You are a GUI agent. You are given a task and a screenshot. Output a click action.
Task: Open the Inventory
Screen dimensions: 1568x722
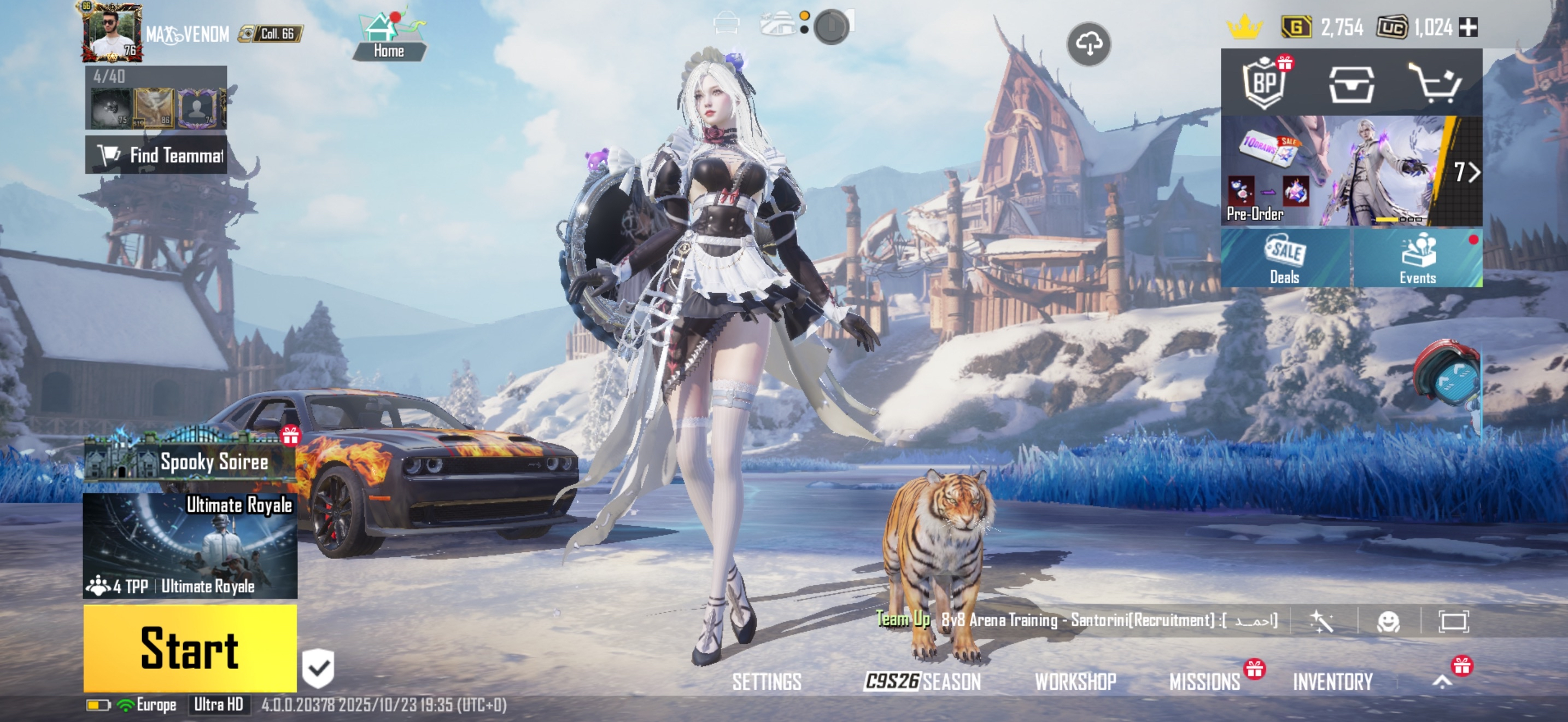click(x=1332, y=681)
